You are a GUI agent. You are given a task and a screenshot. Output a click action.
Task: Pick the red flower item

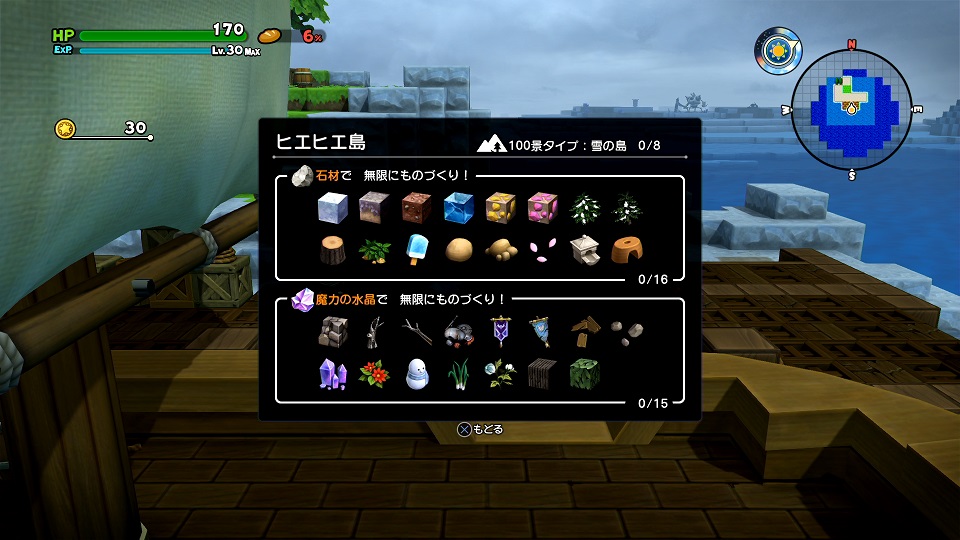373,373
